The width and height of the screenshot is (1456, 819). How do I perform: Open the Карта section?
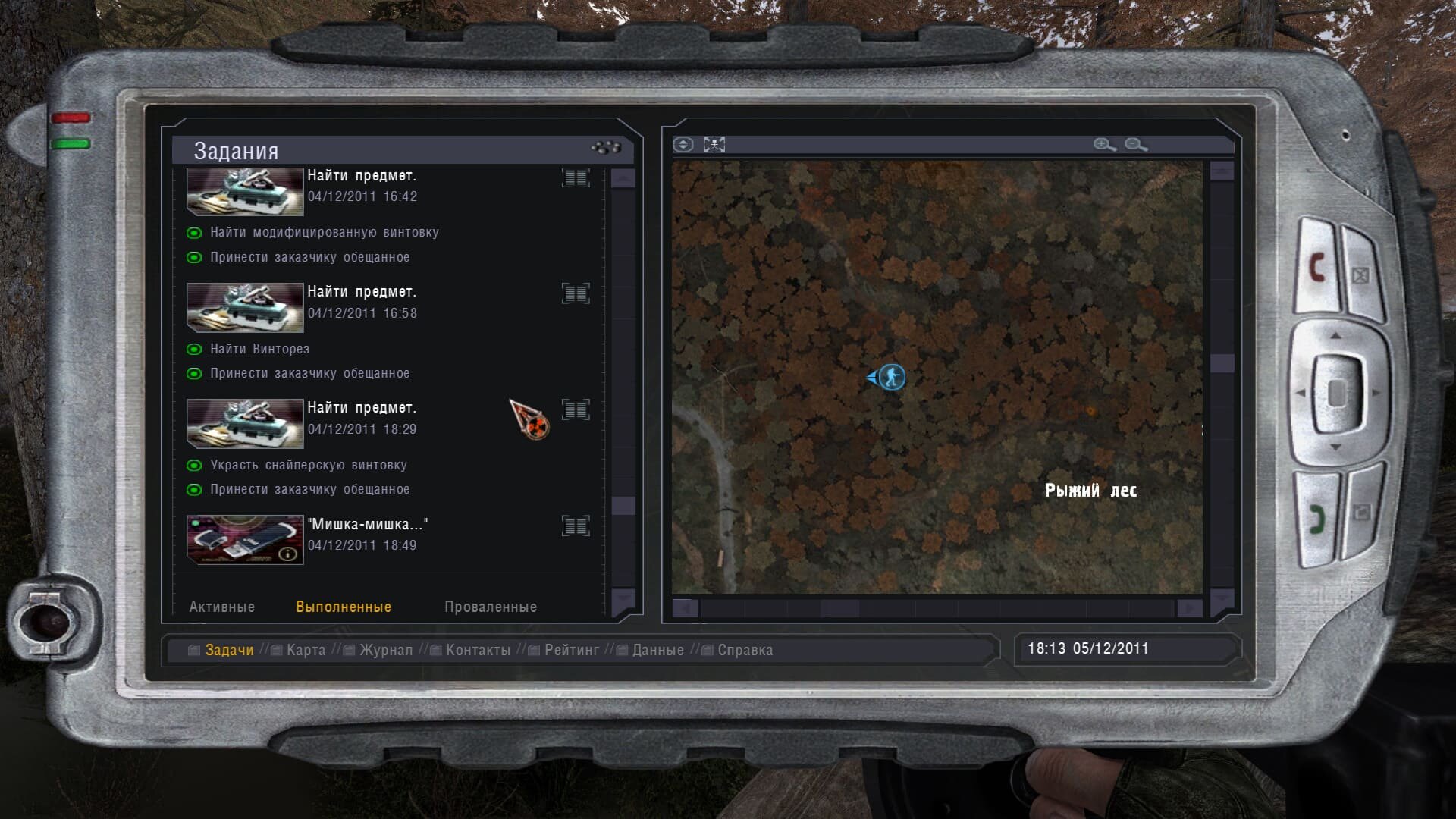click(x=306, y=650)
